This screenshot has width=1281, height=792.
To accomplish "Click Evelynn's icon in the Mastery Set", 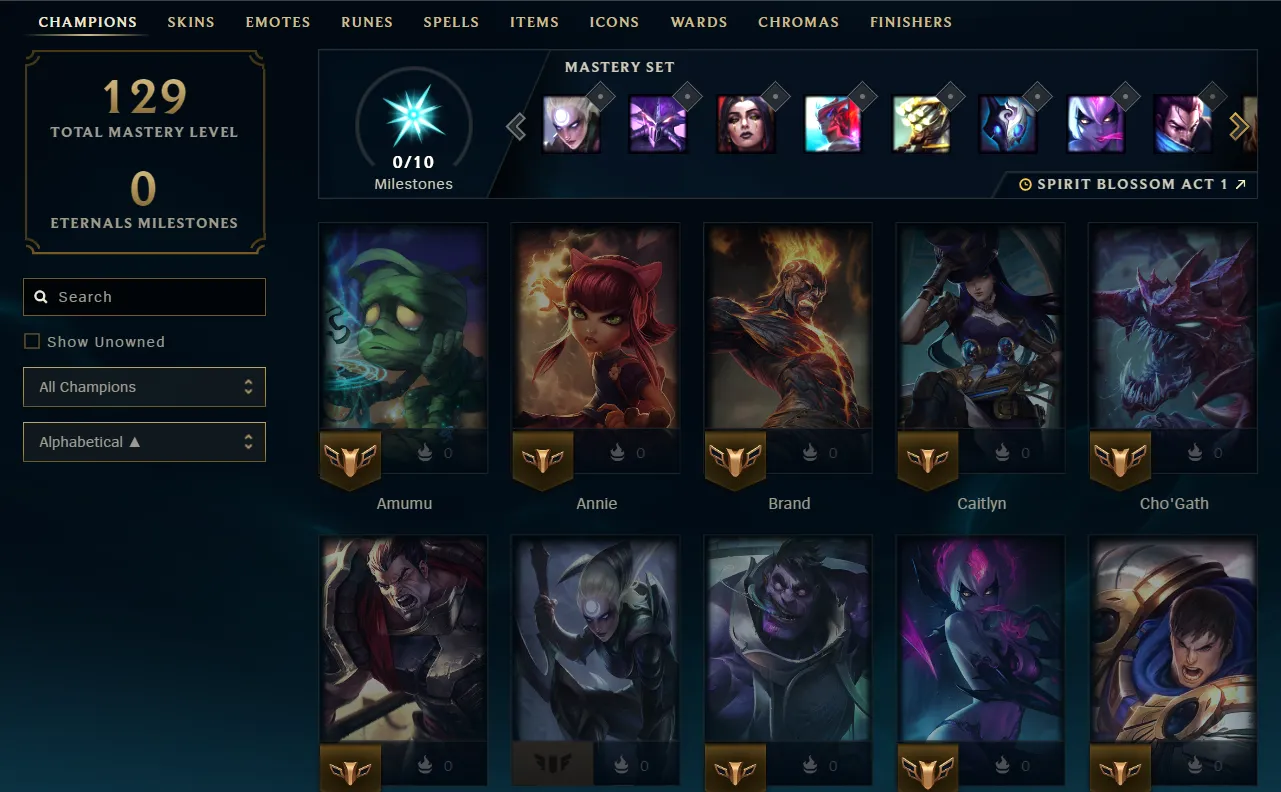I will [1094, 125].
